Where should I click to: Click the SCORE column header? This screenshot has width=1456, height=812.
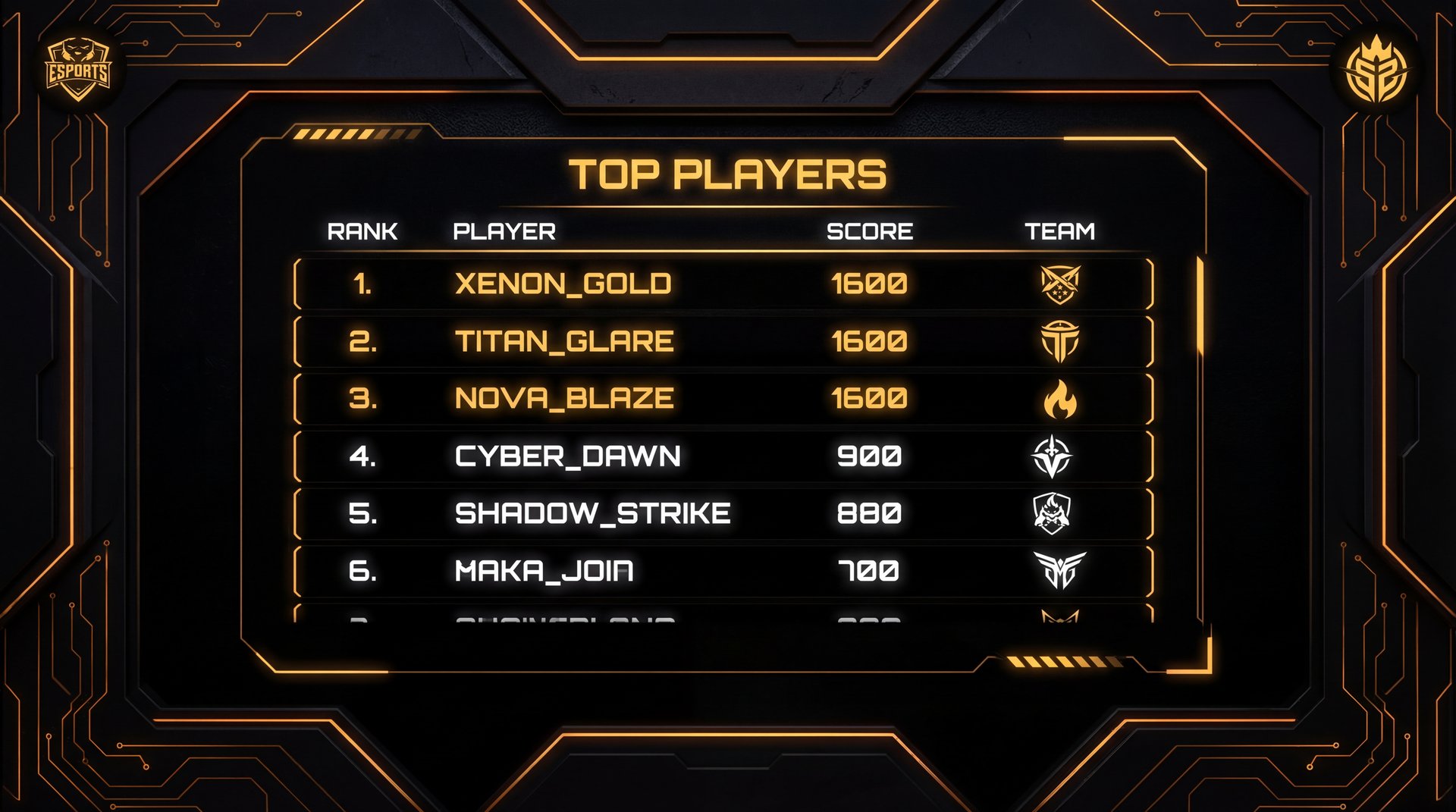point(871,231)
